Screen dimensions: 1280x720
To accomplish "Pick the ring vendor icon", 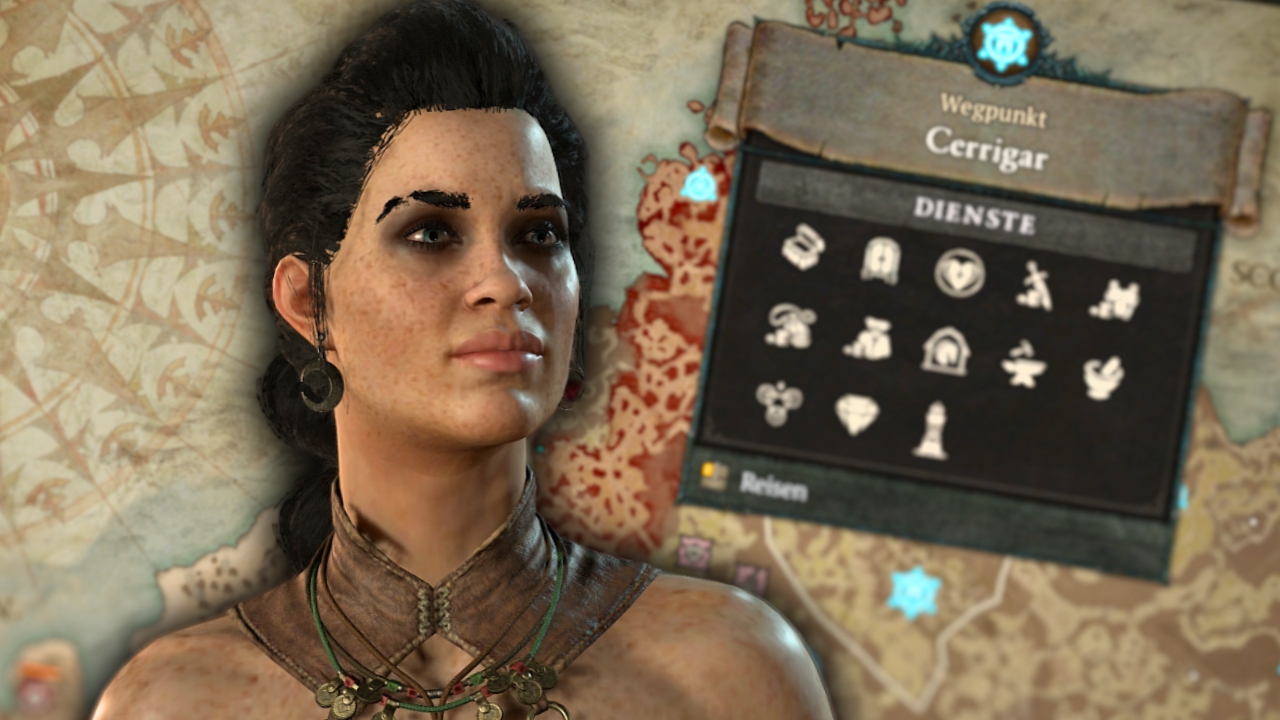I will [x=790, y=326].
